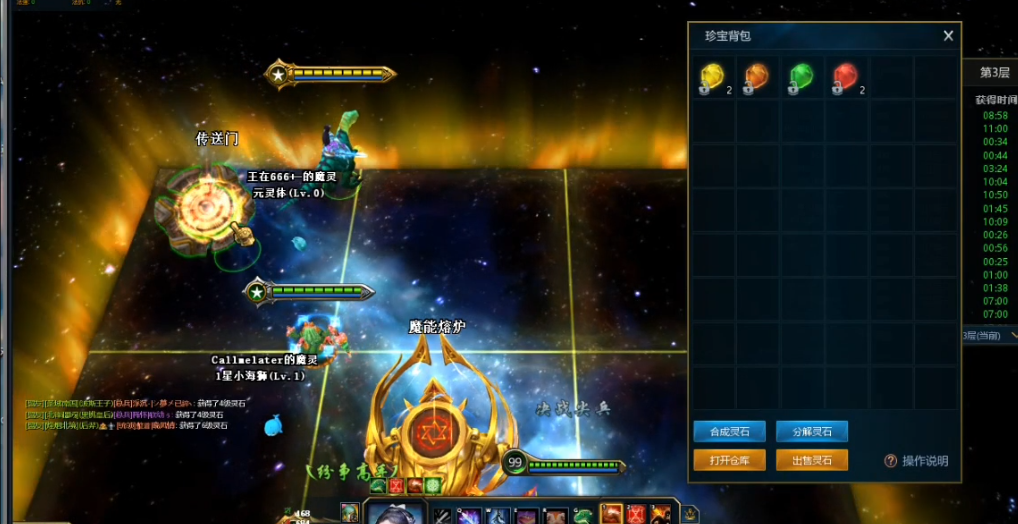Click the 合成灵石 combine stones button

729,432
